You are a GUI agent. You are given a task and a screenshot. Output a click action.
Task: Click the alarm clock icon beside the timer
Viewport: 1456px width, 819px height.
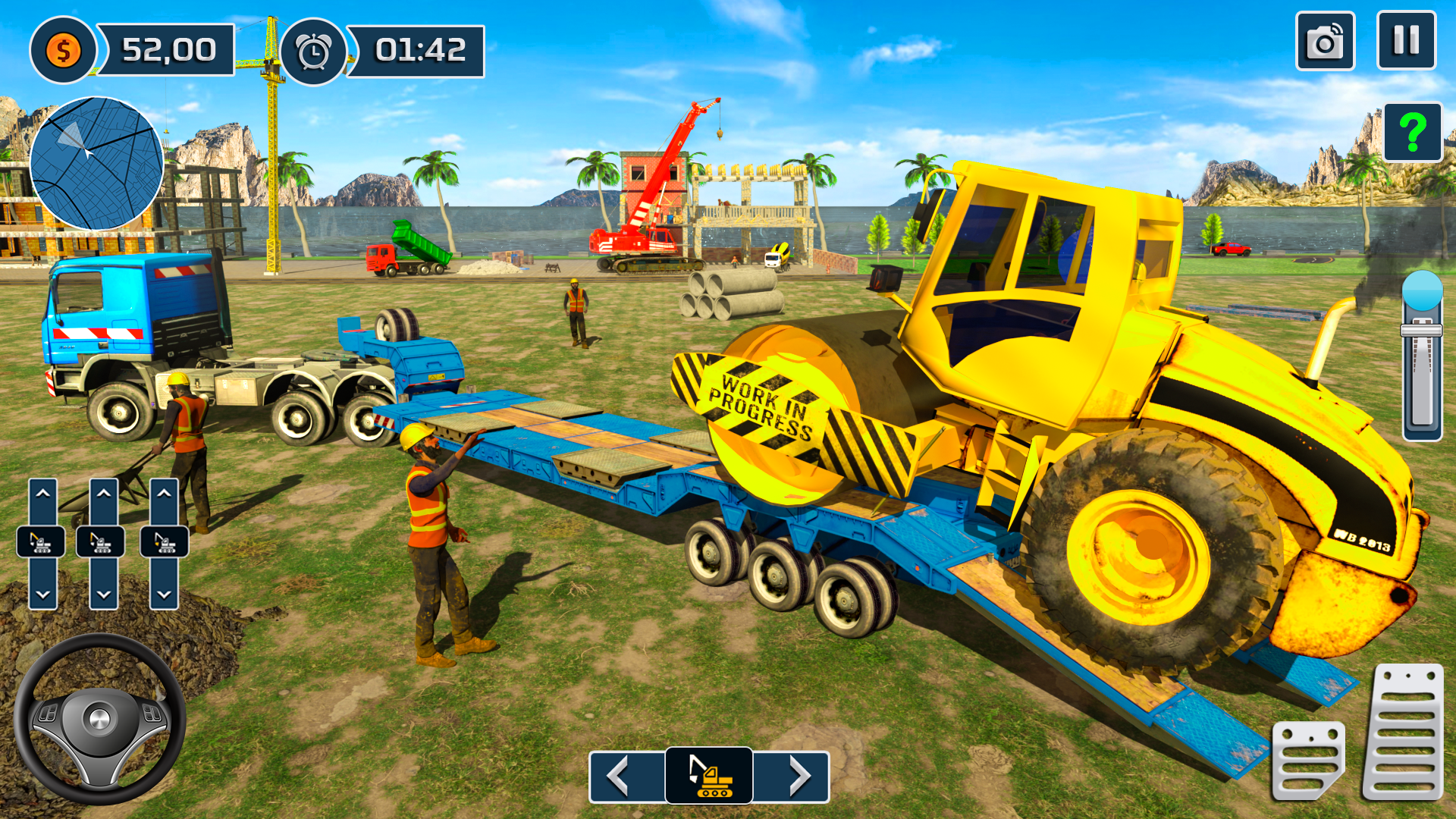(x=315, y=50)
